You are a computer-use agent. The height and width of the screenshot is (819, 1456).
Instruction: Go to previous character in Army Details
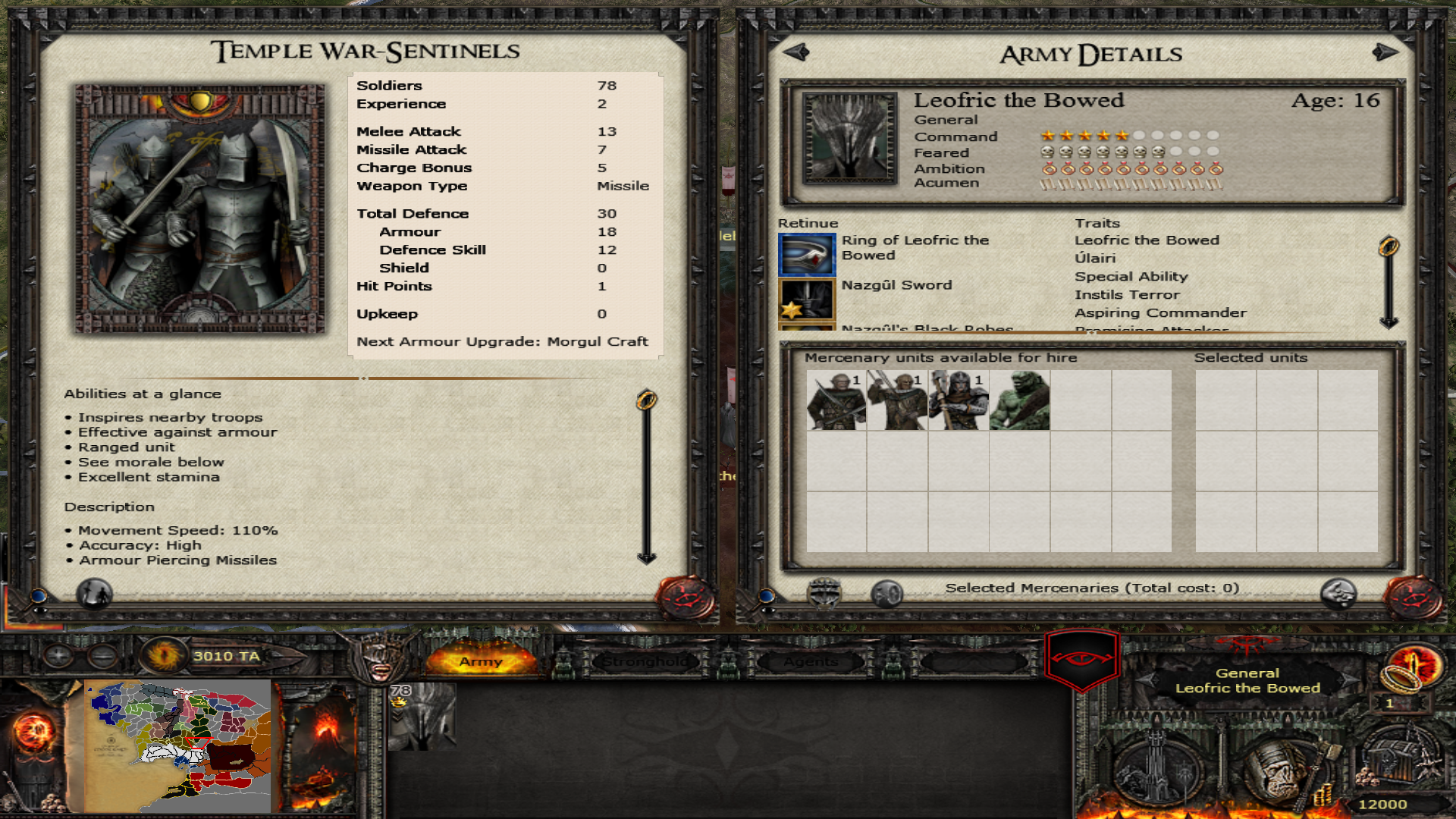coord(796,52)
